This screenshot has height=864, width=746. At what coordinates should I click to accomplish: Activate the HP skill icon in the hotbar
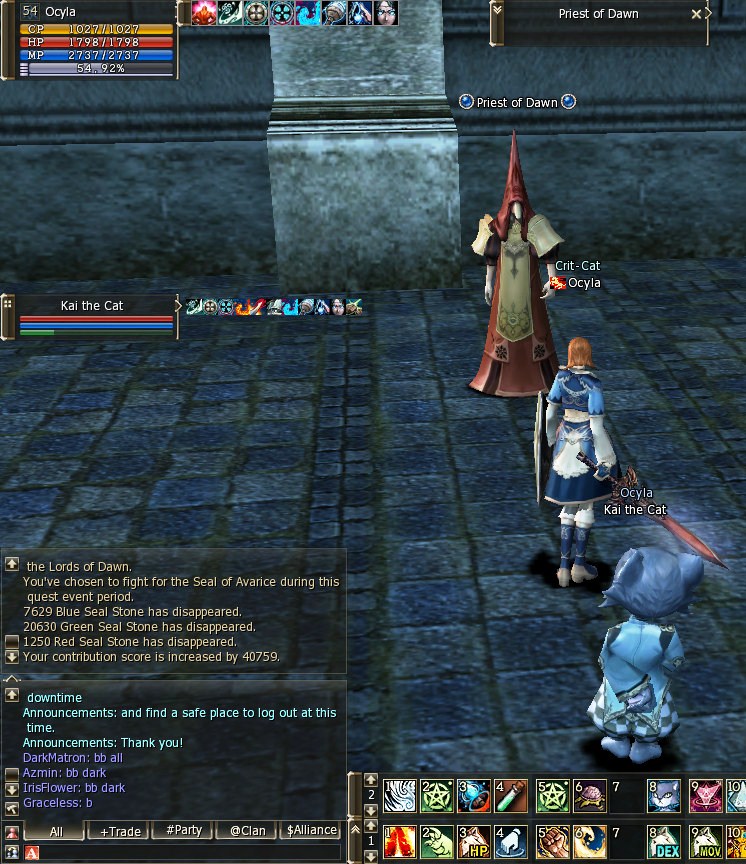(473, 841)
